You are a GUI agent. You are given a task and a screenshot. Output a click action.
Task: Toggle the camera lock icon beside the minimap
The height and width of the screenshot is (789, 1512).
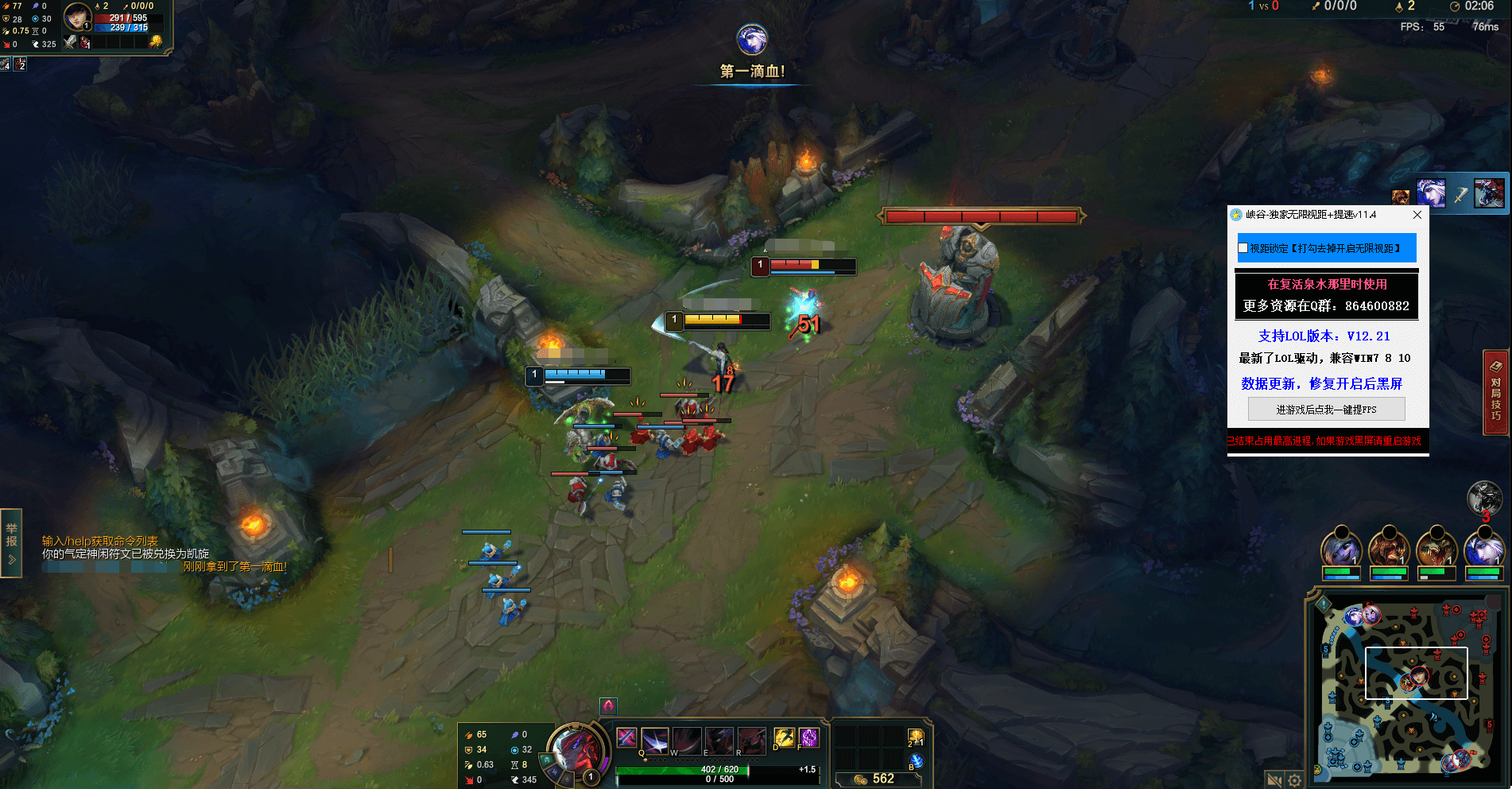click(1274, 780)
